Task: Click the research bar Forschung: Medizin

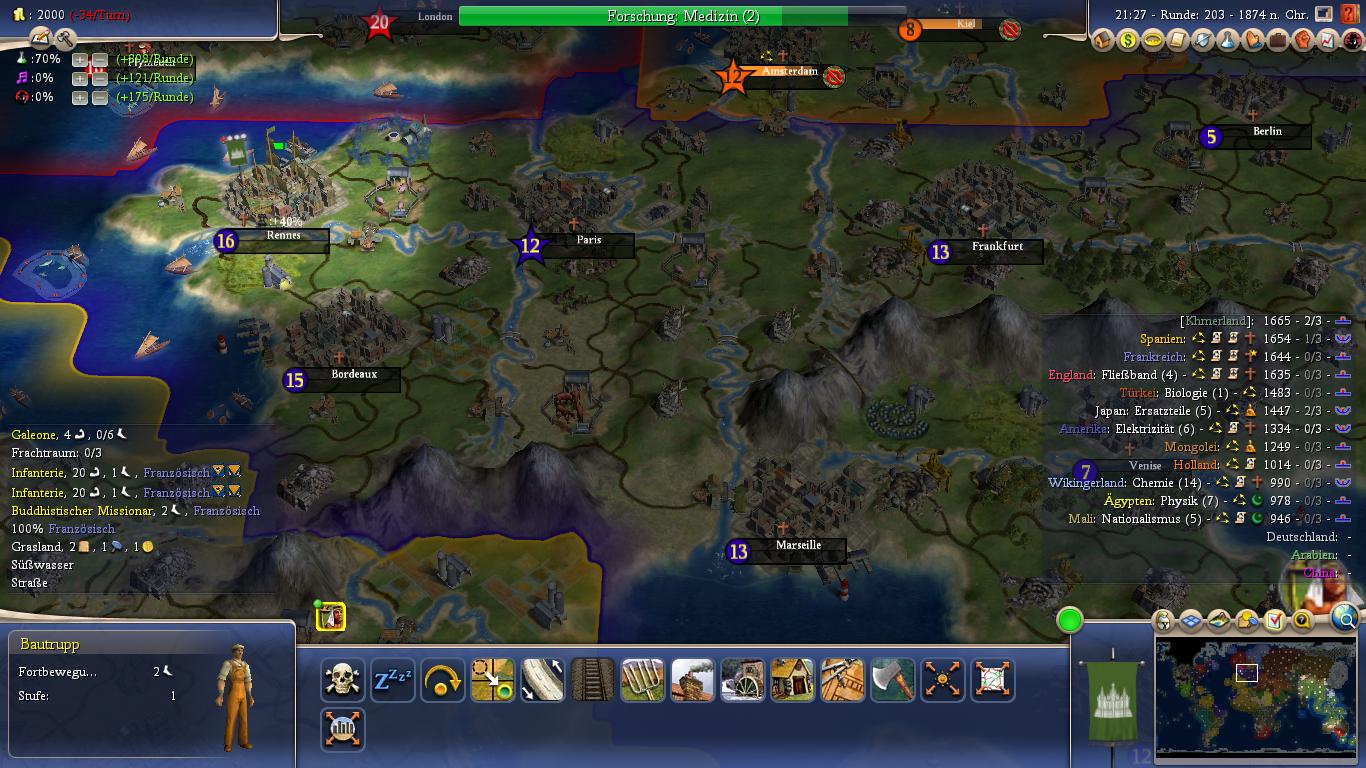Action: (683, 16)
